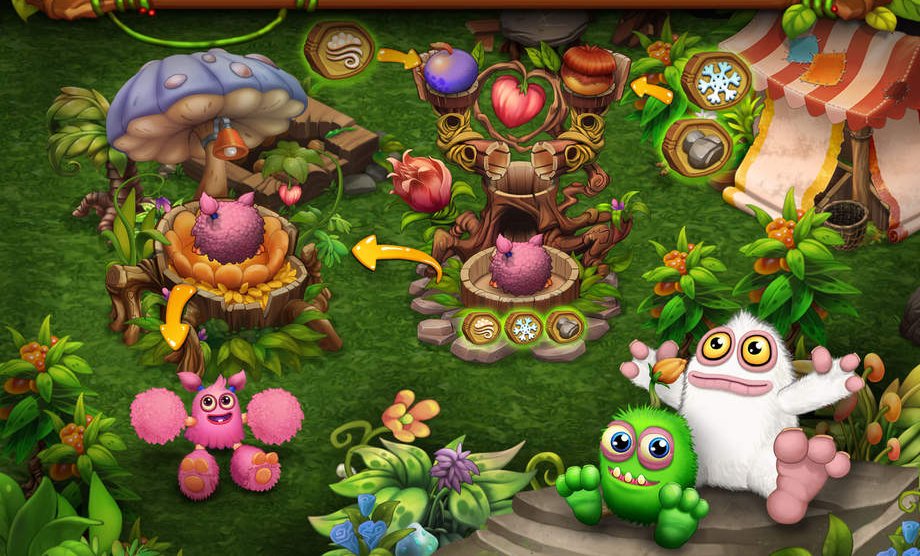
Task: Select the small rock badge under the tree
Action: 564,326
